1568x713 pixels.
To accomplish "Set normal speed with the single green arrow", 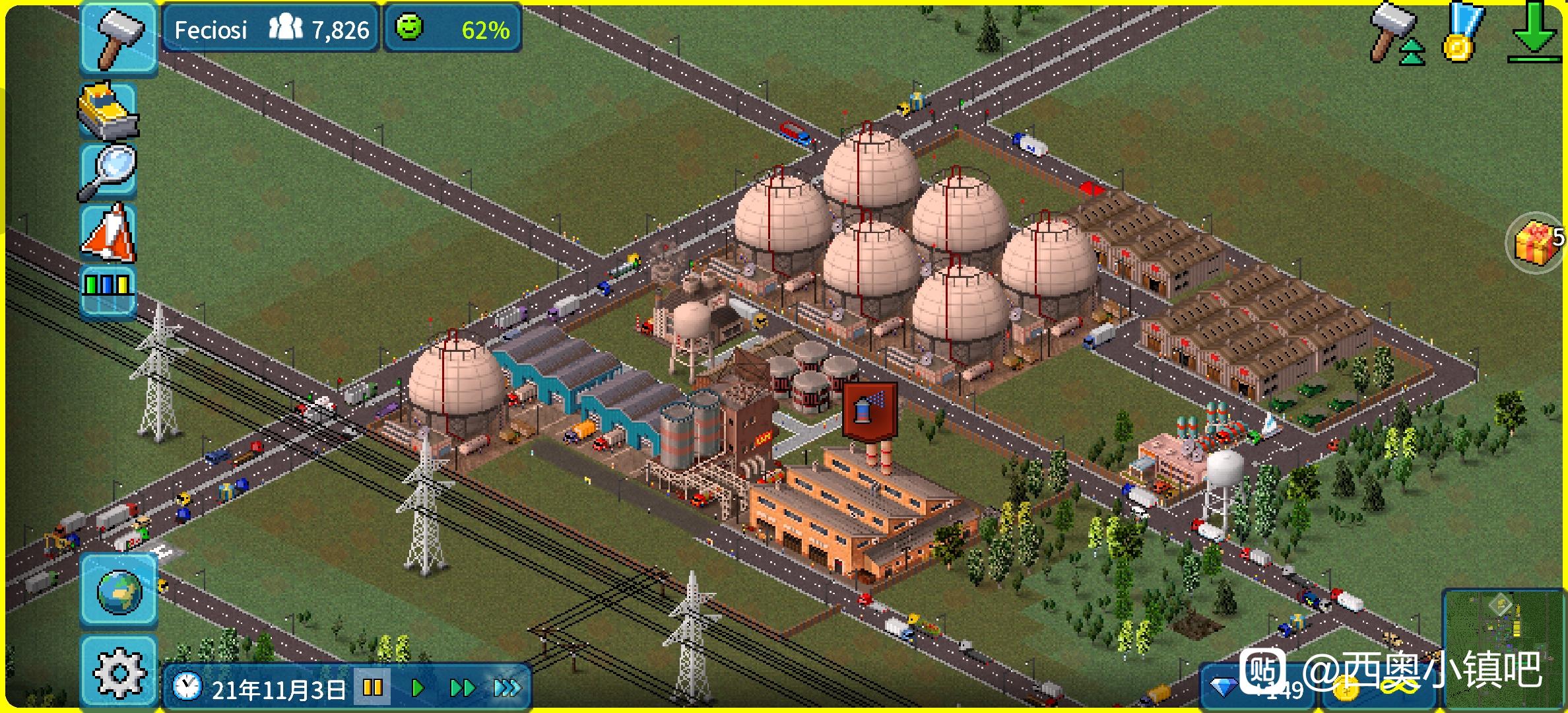I will 417,689.
